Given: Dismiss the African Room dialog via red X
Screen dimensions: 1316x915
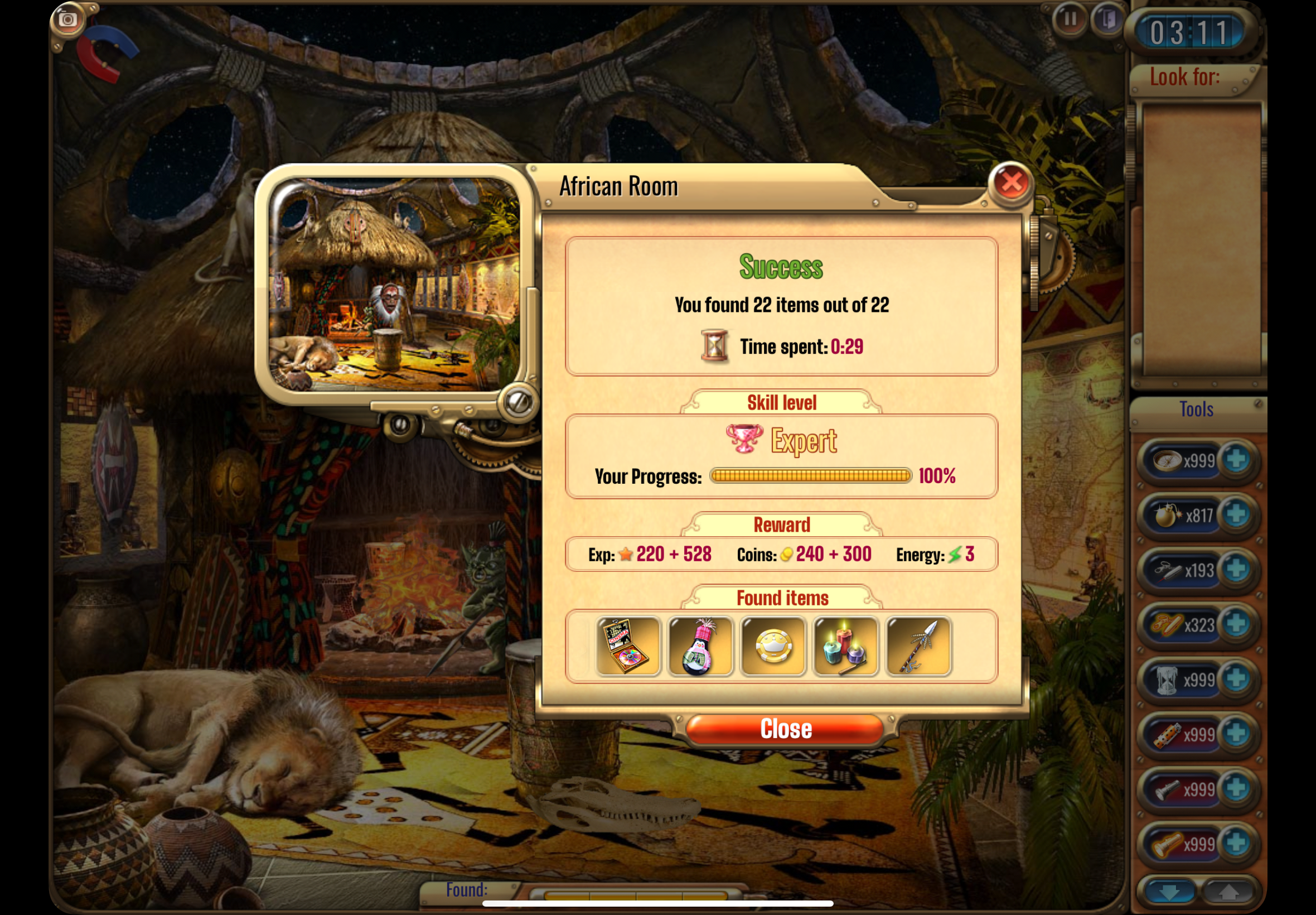Looking at the screenshot, I should (x=1011, y=183).
